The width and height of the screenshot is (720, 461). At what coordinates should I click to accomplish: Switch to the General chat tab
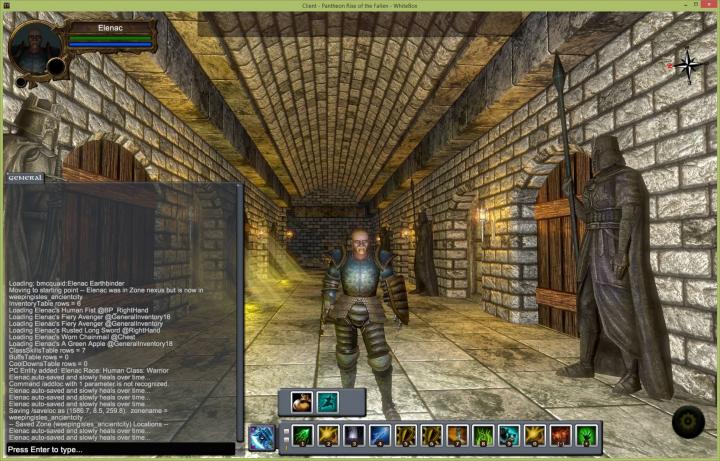tap(25, 178)
